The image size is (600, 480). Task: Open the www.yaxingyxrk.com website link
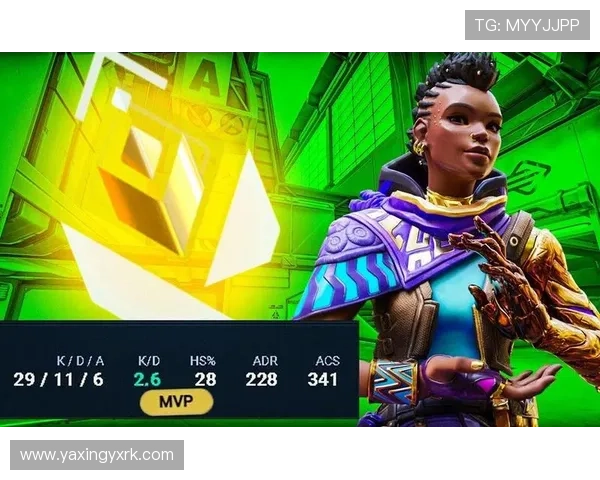96,455
